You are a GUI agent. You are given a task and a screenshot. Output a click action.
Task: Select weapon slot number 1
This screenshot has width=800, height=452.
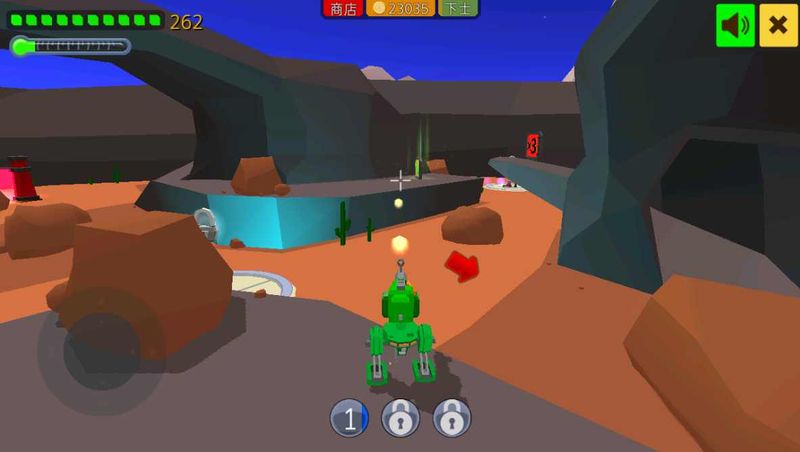point(349,419)
